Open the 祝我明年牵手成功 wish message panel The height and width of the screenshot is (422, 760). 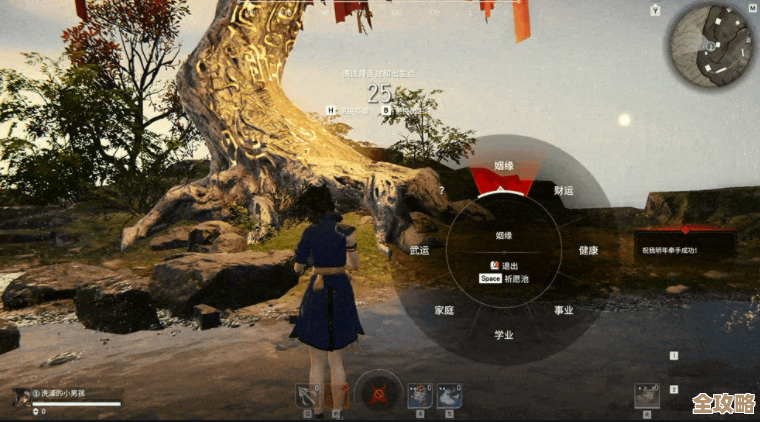pyautogui.click(x=685, y=249)
